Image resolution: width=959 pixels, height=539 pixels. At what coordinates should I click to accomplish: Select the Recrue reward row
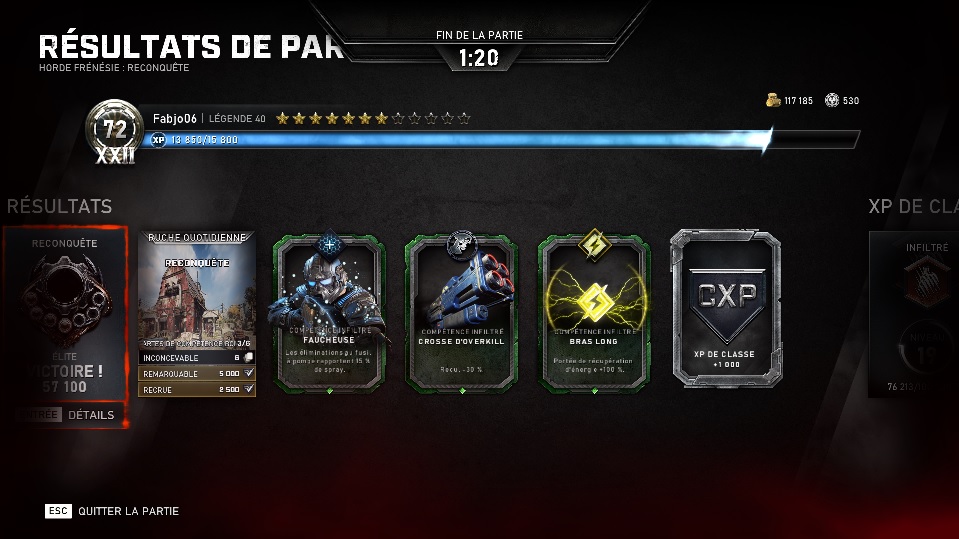click(196, 388)
